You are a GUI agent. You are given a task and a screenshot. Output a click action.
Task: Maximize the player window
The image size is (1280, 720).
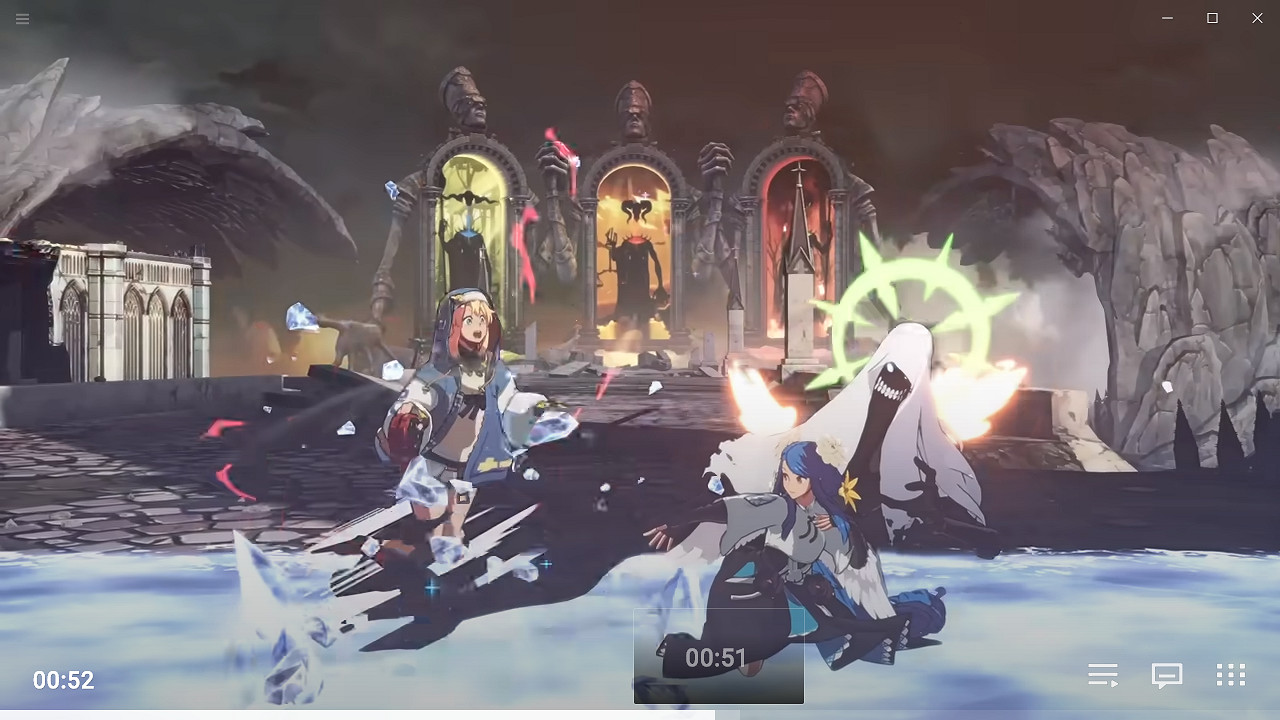(x=1211, y=18)
